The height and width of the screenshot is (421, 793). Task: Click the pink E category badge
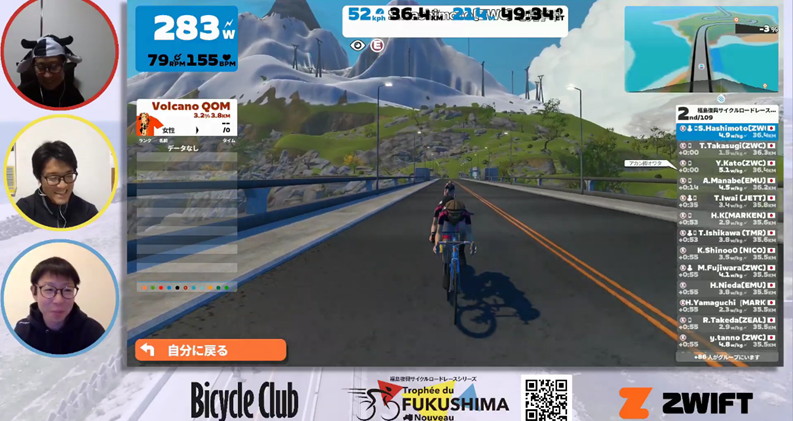[x=377, y=45]
